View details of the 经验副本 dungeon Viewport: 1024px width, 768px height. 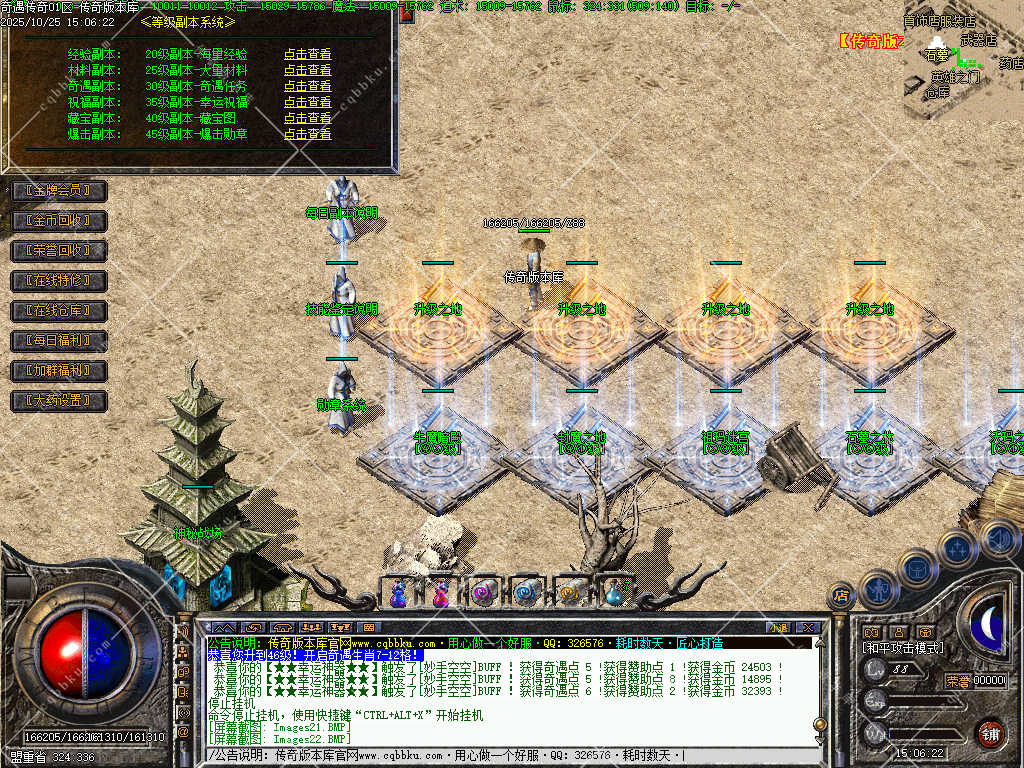[x=307, y=55]
